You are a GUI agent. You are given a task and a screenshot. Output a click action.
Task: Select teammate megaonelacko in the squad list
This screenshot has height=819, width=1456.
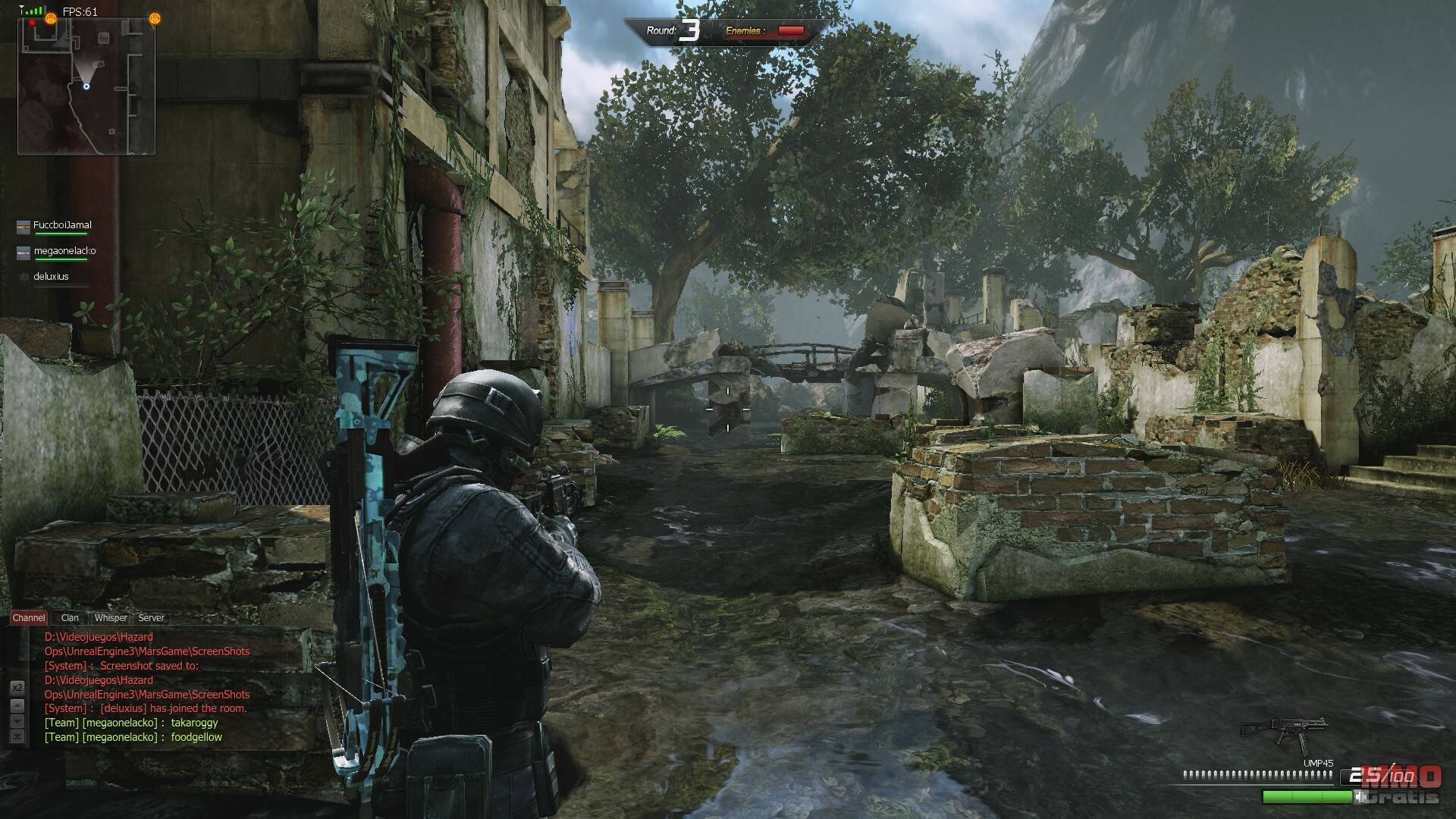tap(64, 251)
